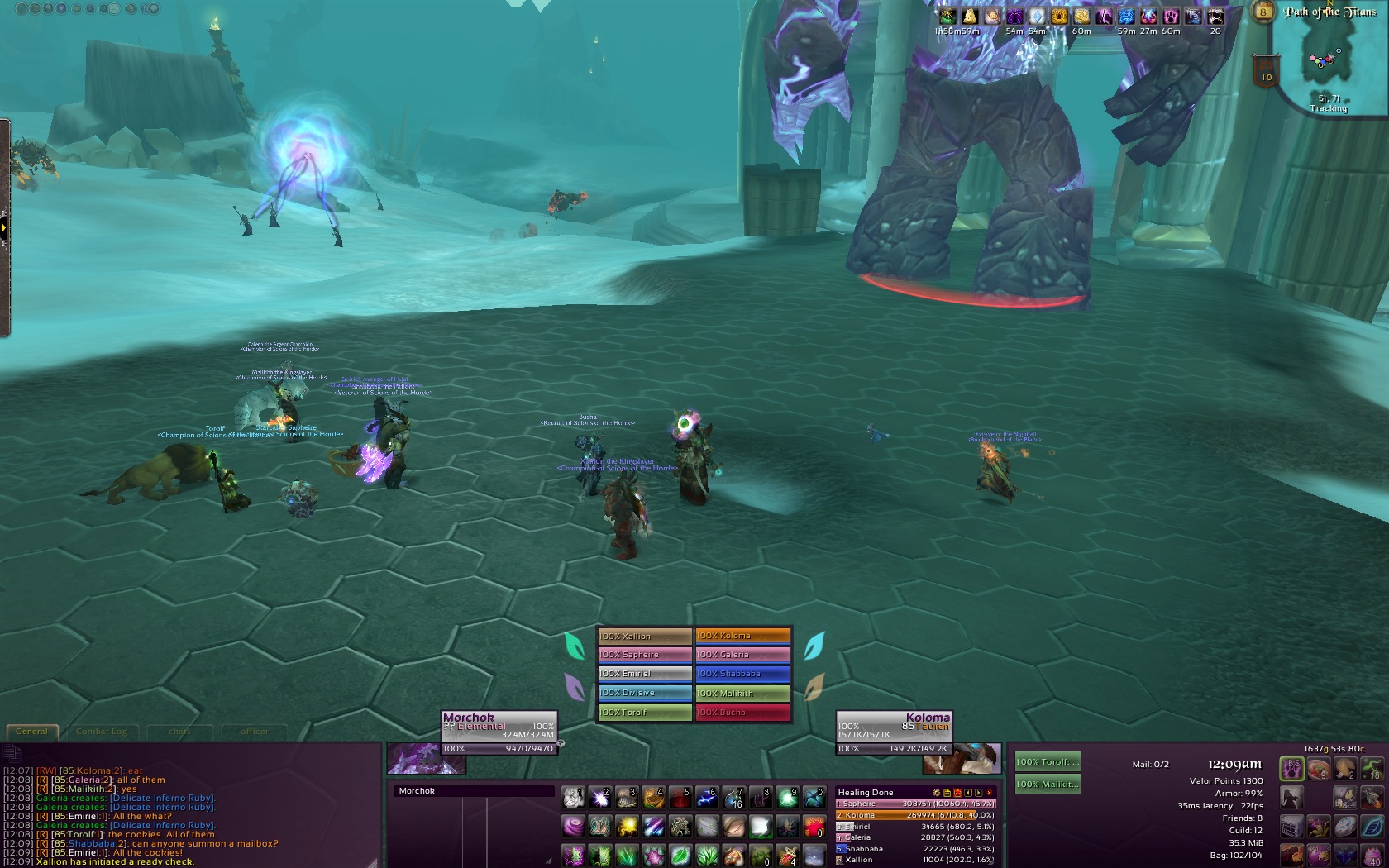The height and width of the screenshot is (868, 1389).
Task: Select Koloma's orange raid frame
Action: [x=742, y=636]
